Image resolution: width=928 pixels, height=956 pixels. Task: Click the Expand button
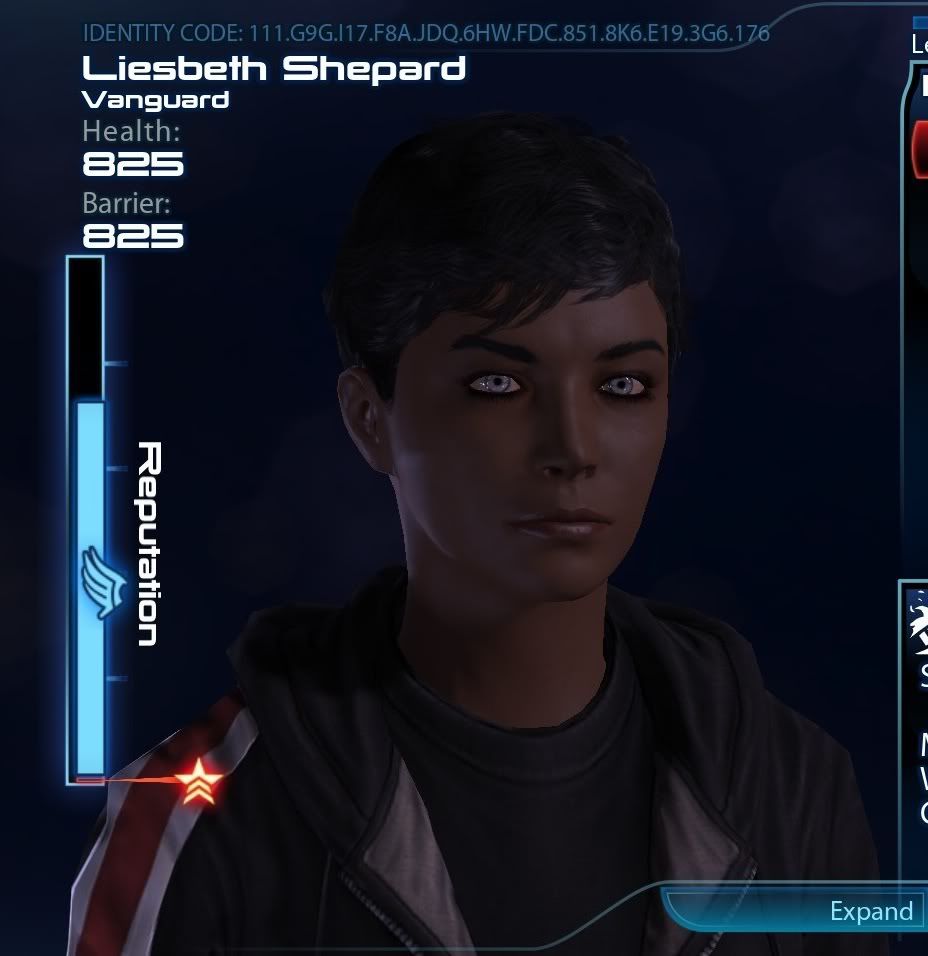(871, 911)
